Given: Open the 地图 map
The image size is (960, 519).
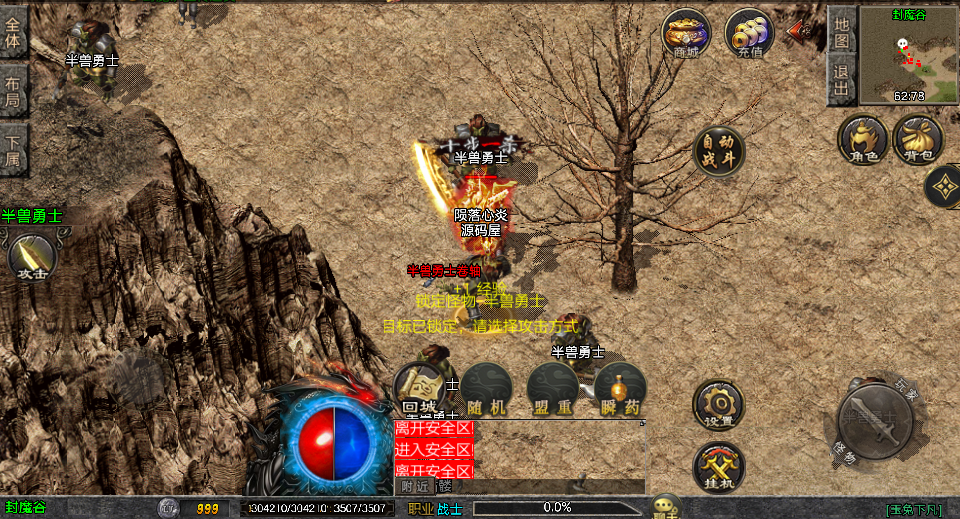Looking at the screenshot, I should 842,31.
